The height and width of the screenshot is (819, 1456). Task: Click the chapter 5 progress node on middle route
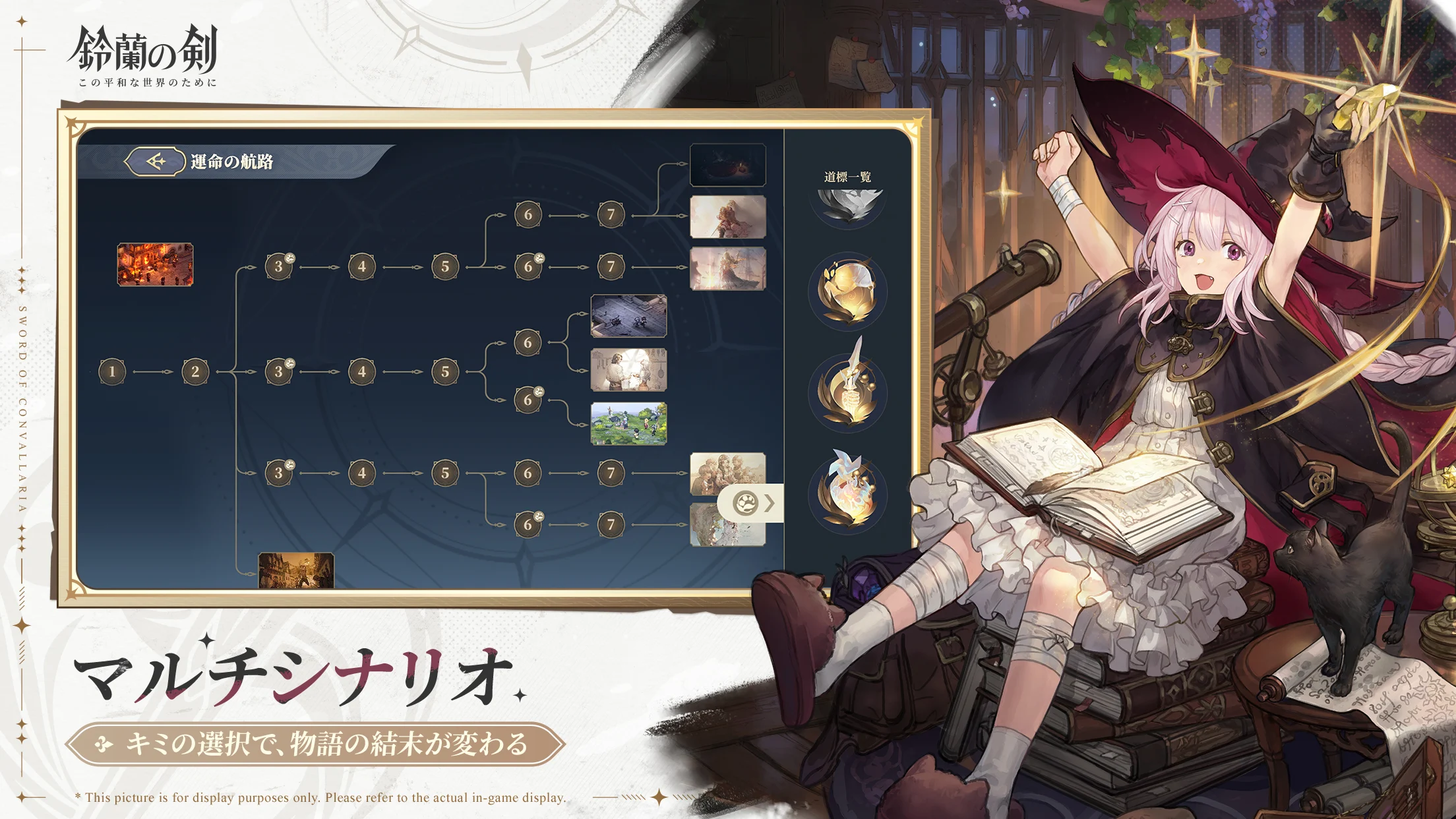coord(447,373)
